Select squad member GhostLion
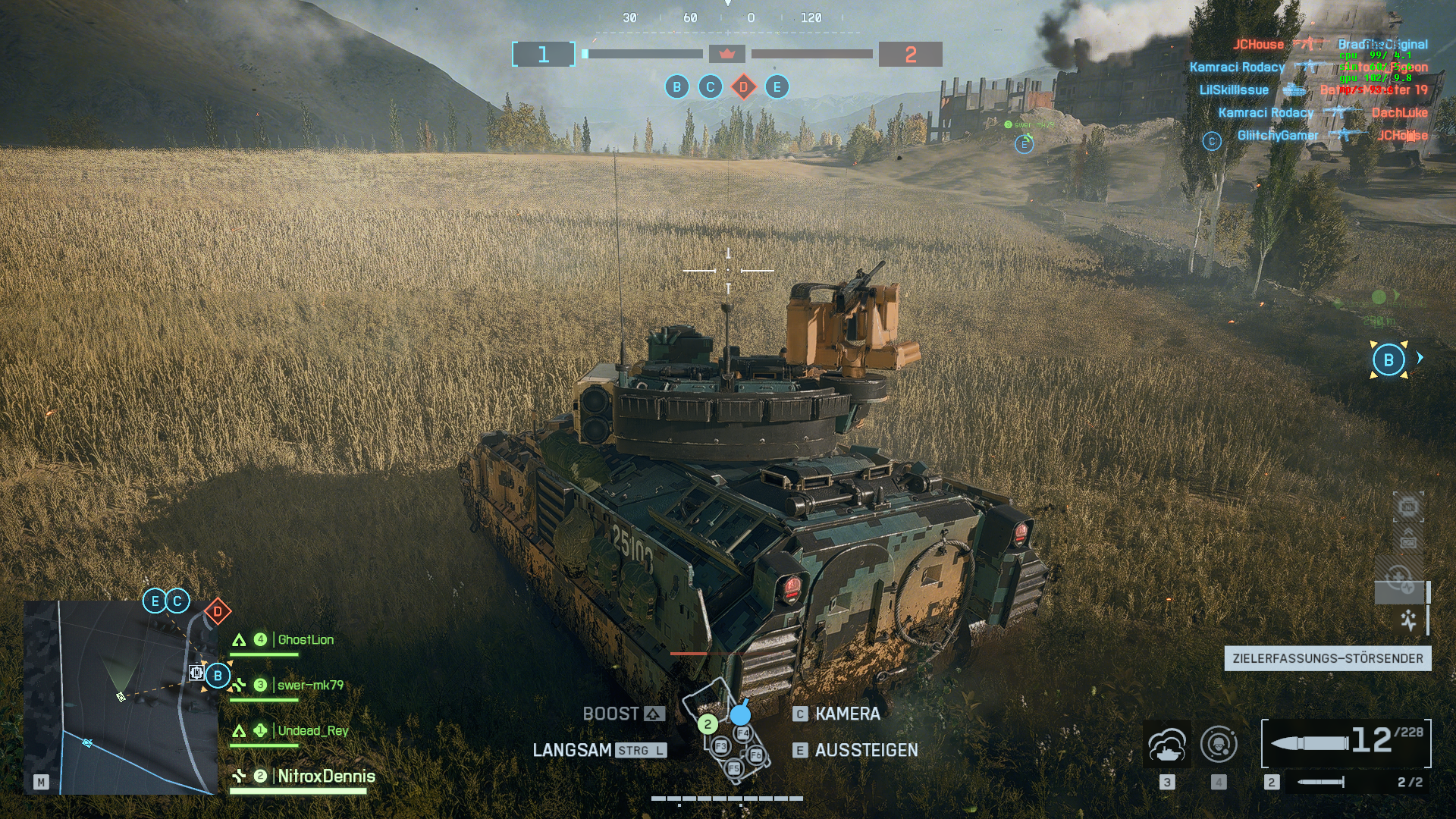This screenshot has height=819, width=1456. 305,640
